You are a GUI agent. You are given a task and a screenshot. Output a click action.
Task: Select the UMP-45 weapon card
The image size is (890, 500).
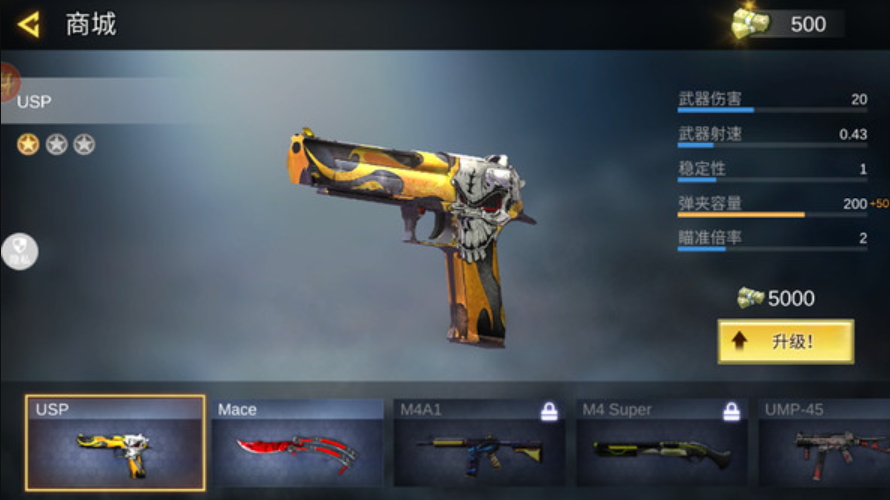pos(824,443)
